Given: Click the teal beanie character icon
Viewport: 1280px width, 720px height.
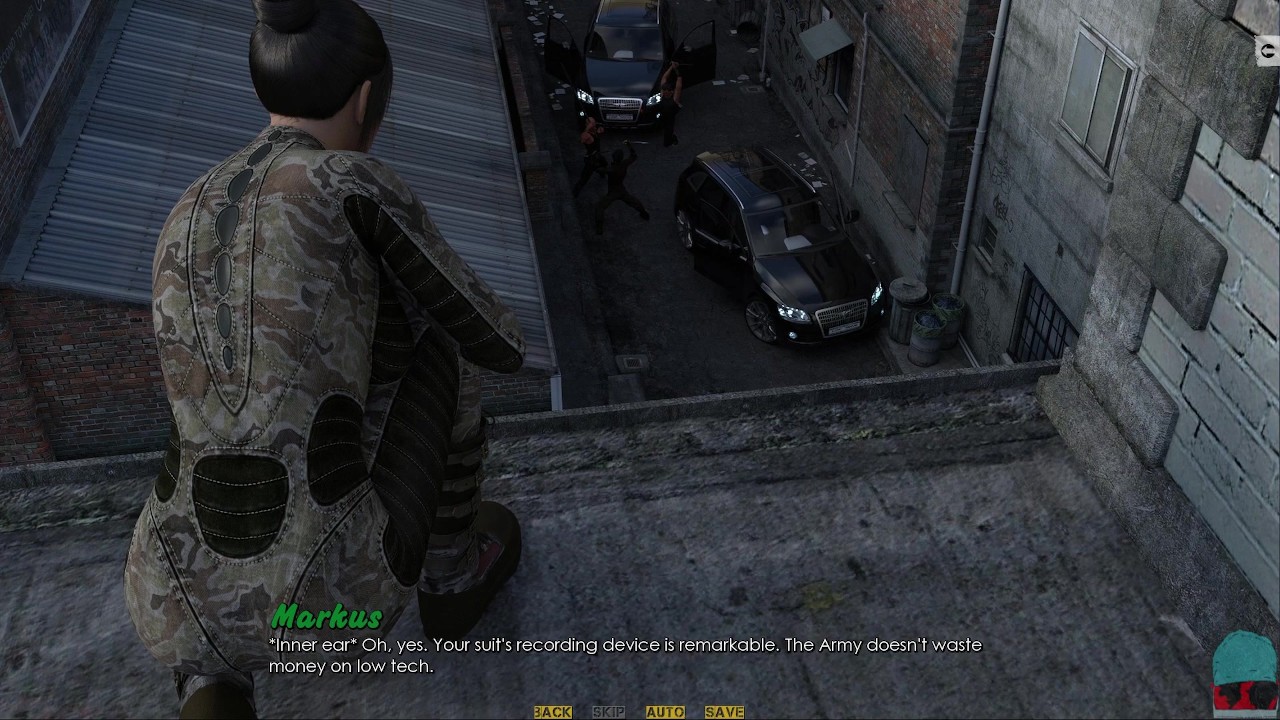Looking at the screenshot, I should 1245,670.
